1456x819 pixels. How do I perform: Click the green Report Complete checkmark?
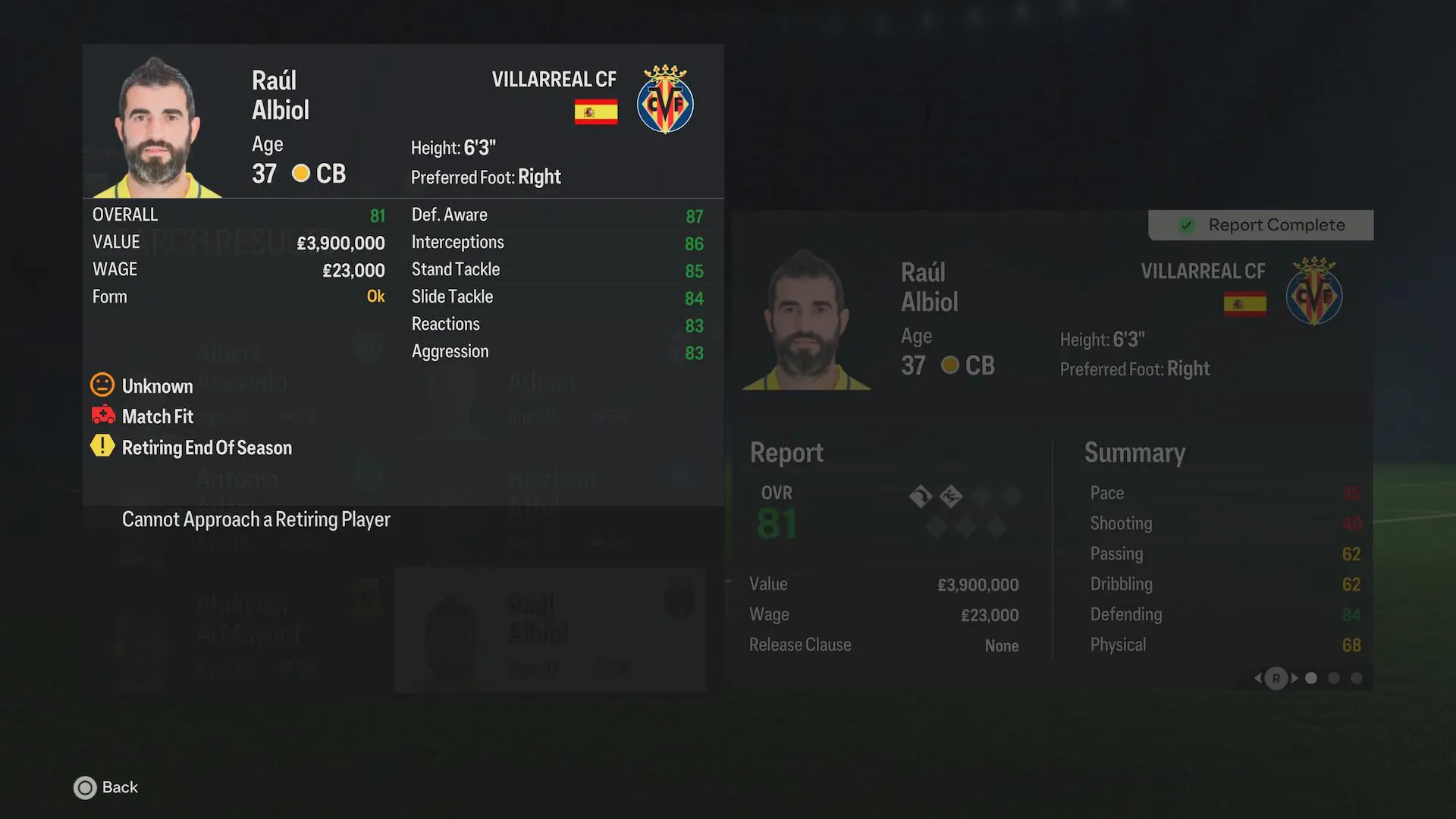point(1185,224)
